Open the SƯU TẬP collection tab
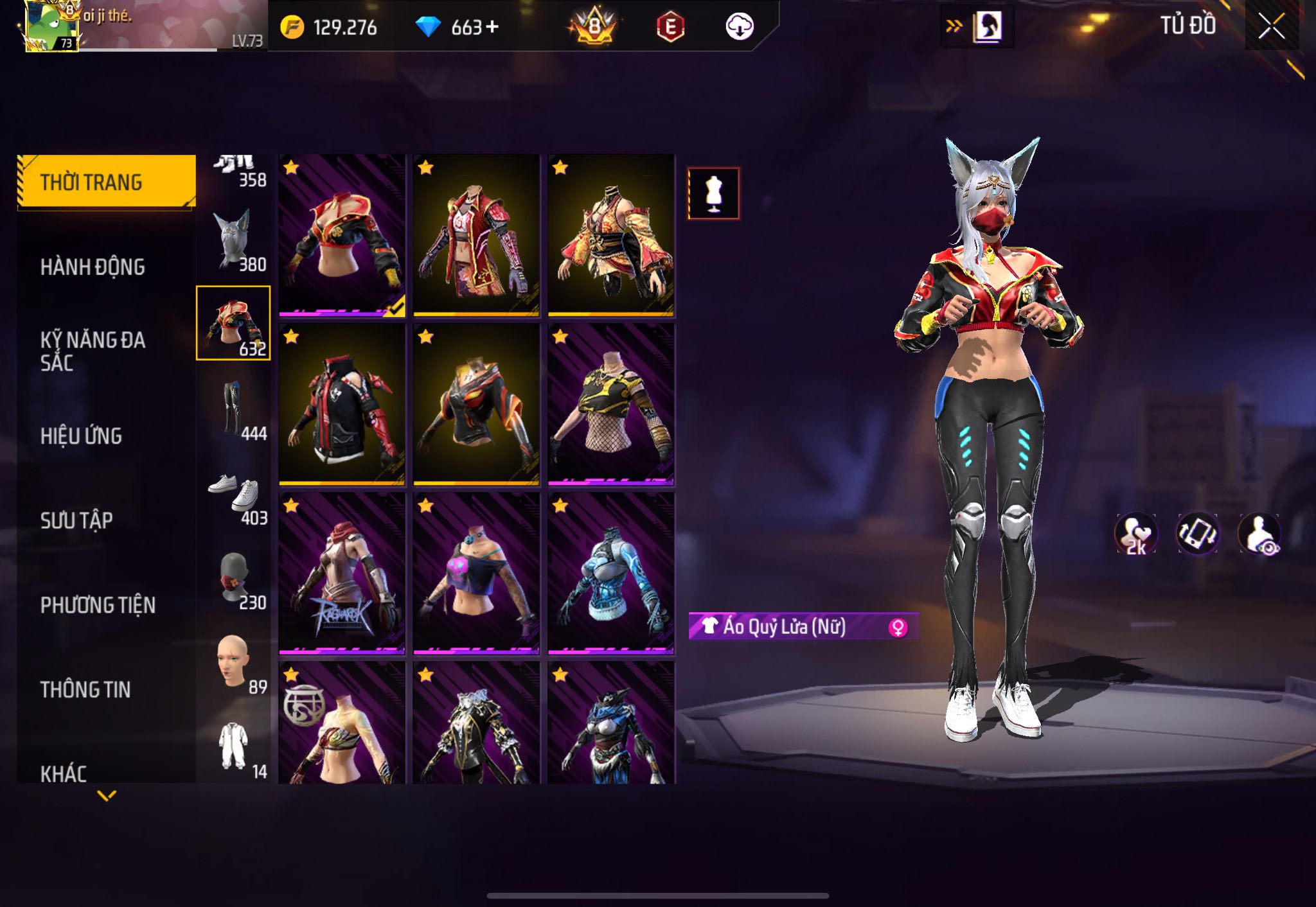This screenshot has width=1316, height=907. point(76,520)
